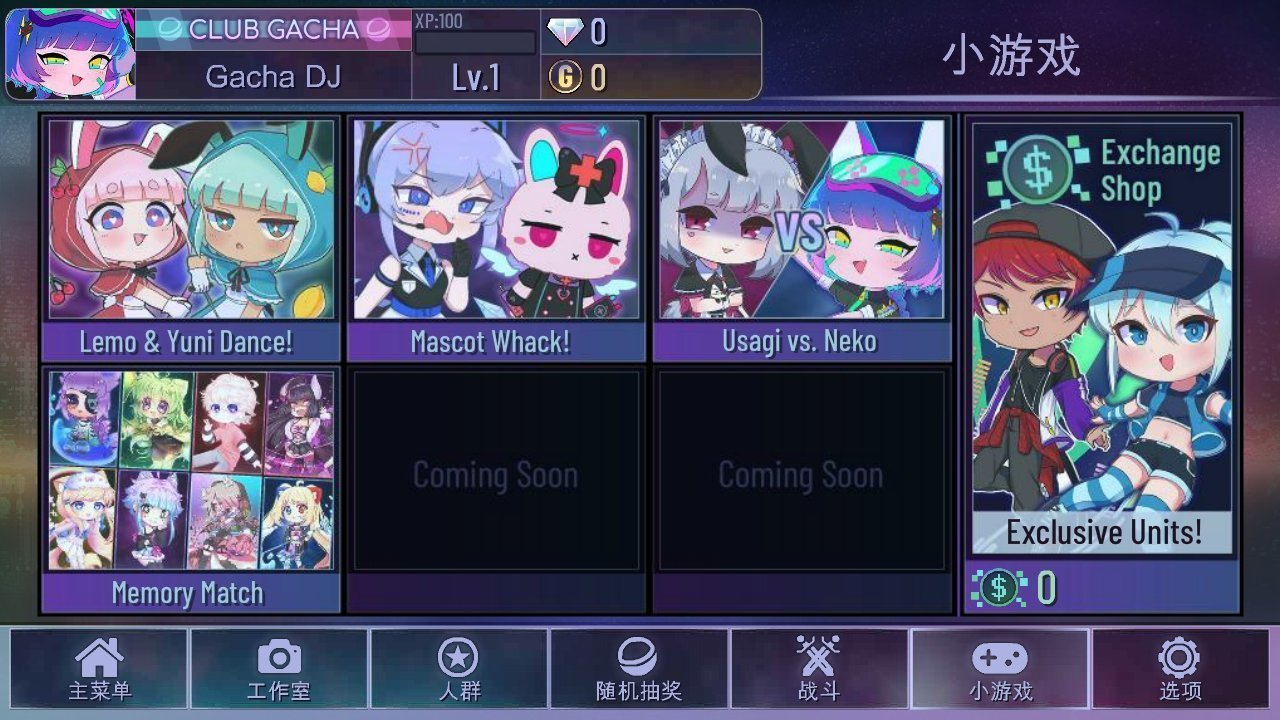Launch the Lemo & Yuni Dance! minigame
This screenshot has height=720, width=1280.
click(x=190, y=230)
